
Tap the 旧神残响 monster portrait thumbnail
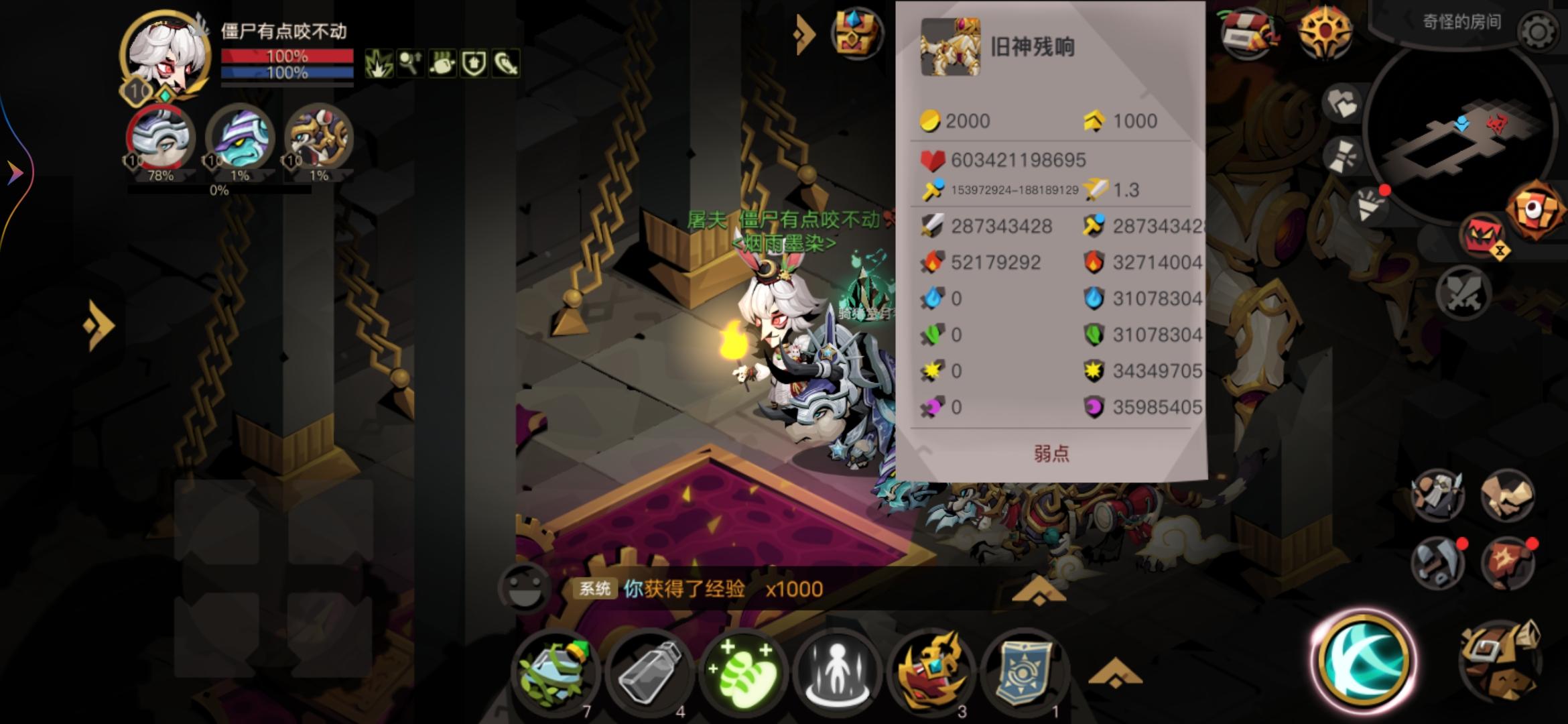[950, 47]
